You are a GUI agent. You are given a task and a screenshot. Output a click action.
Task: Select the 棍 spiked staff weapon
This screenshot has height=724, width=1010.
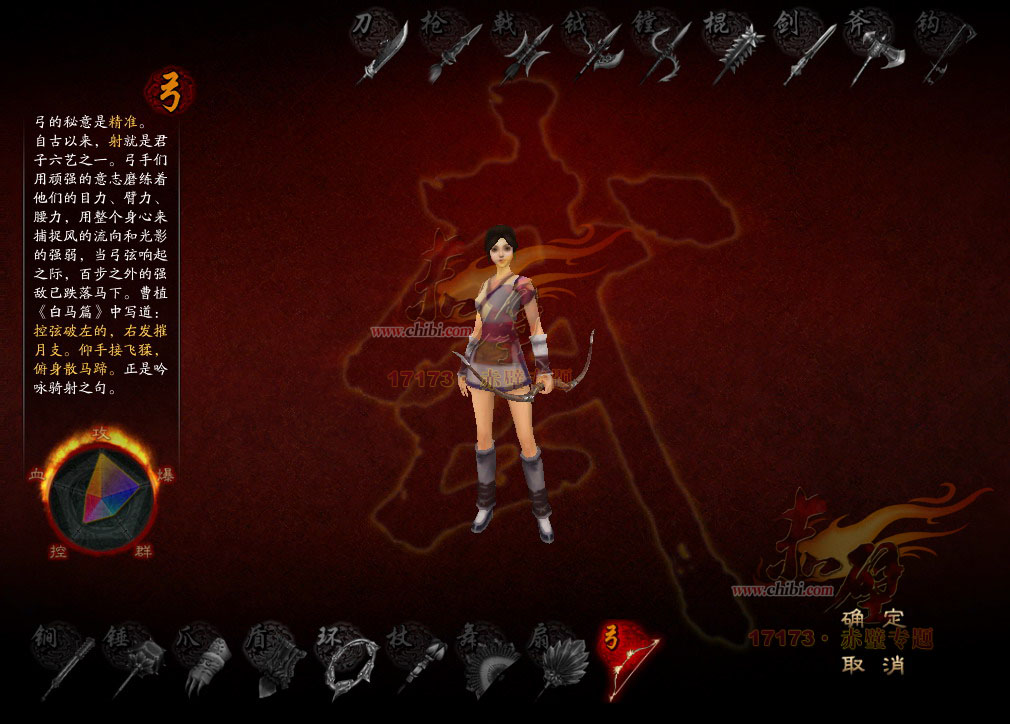(x=734, y=47)
